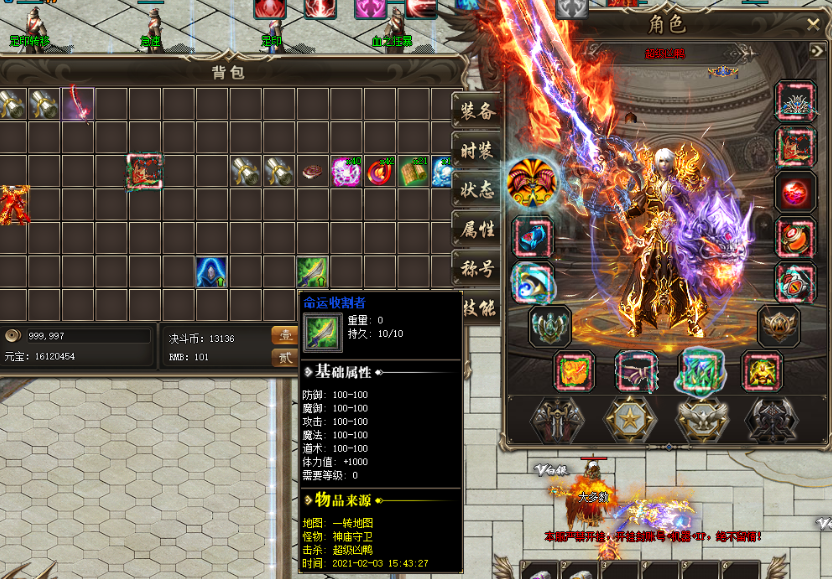Image resolution: width=832 pixels, height=579 pixels.
Task: Select the blue hooded cloak item
Action: (x=211, y=271)
